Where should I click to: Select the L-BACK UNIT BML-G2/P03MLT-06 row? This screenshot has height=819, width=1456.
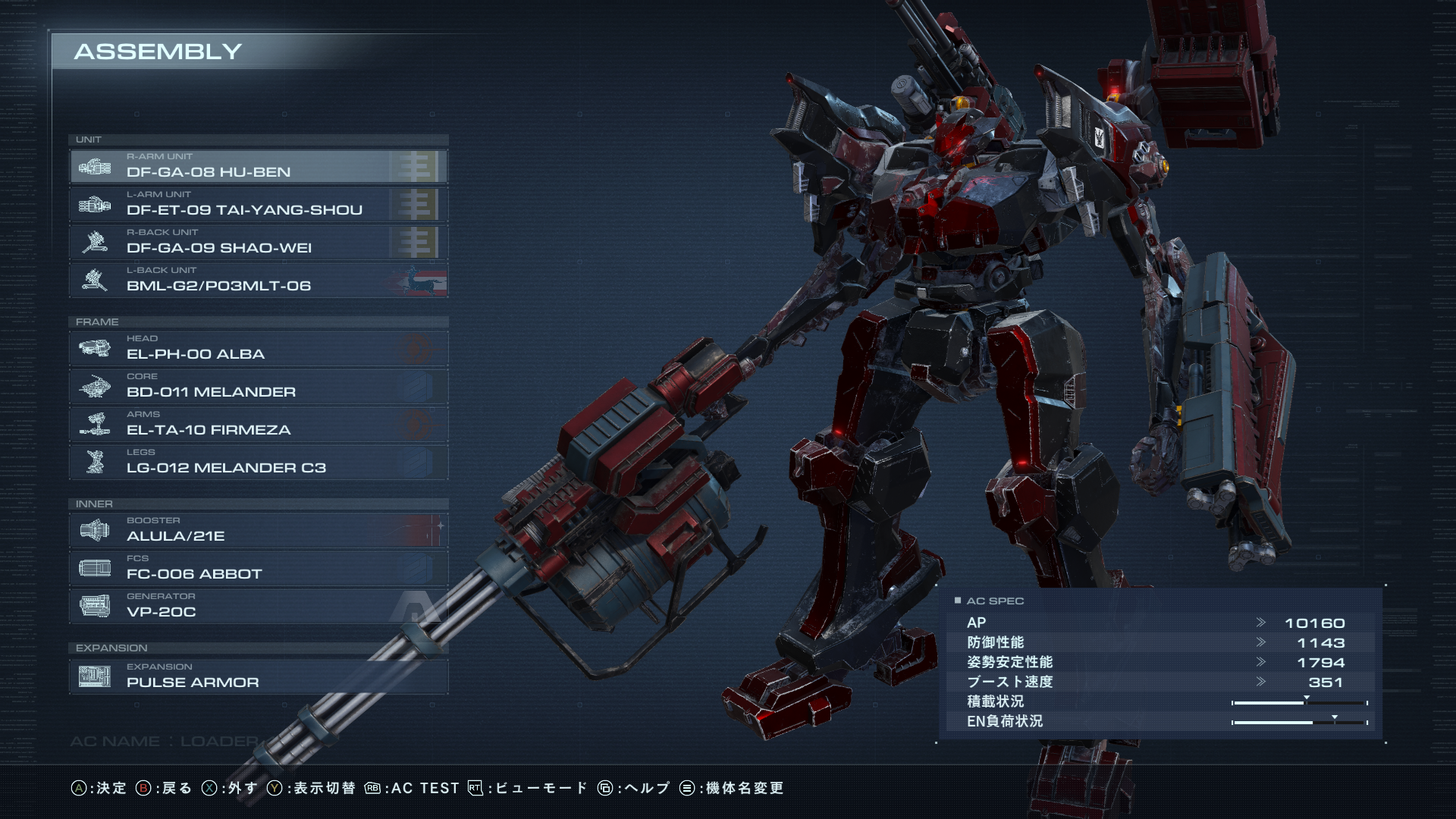[258, 280]
